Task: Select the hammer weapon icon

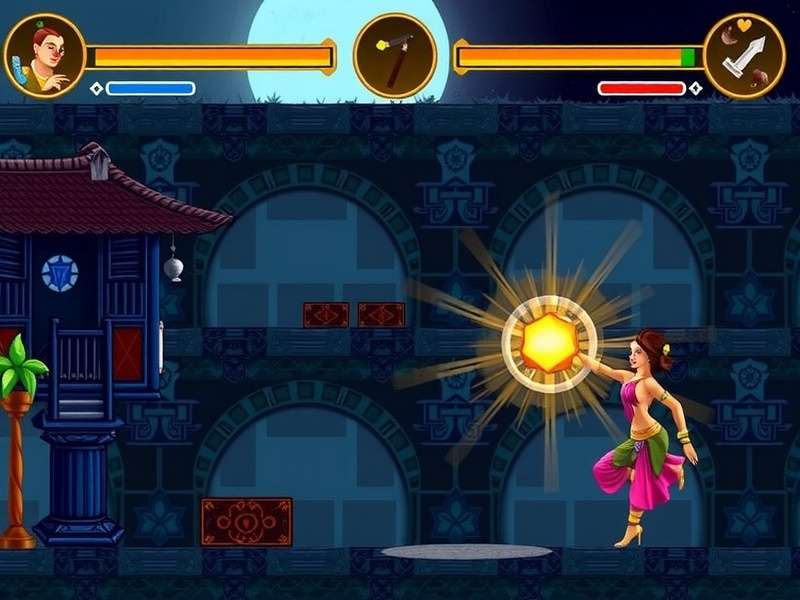Action: pyautogui.click(x=394, y=56)
